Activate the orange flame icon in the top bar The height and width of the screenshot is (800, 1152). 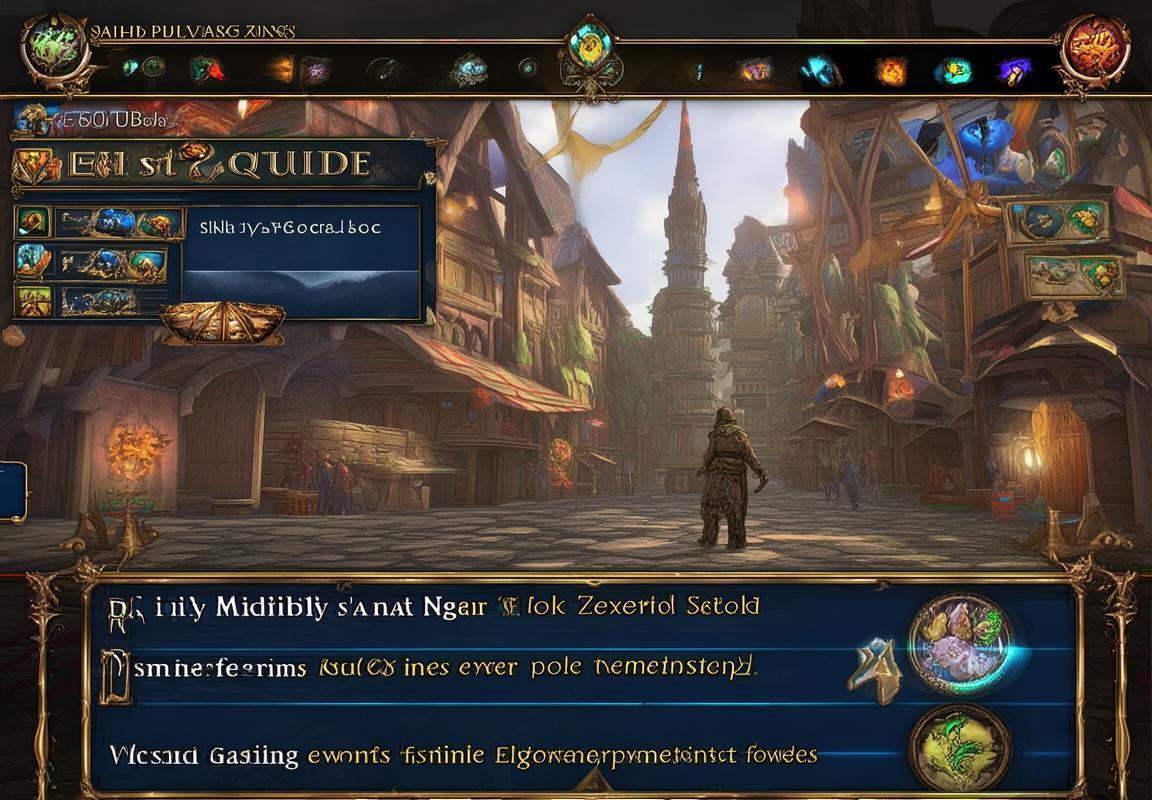pos(891,70)
